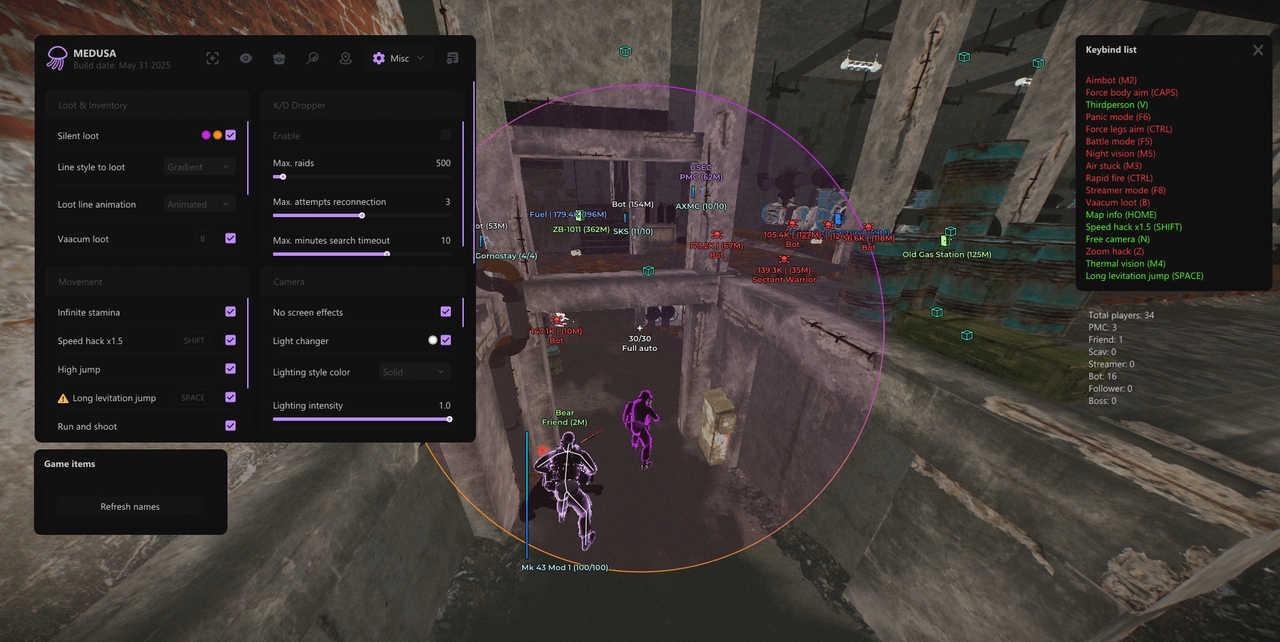The image size is (1280, 642).
Task: Set the Lighting intensity slider
Action: coord(449,419)
